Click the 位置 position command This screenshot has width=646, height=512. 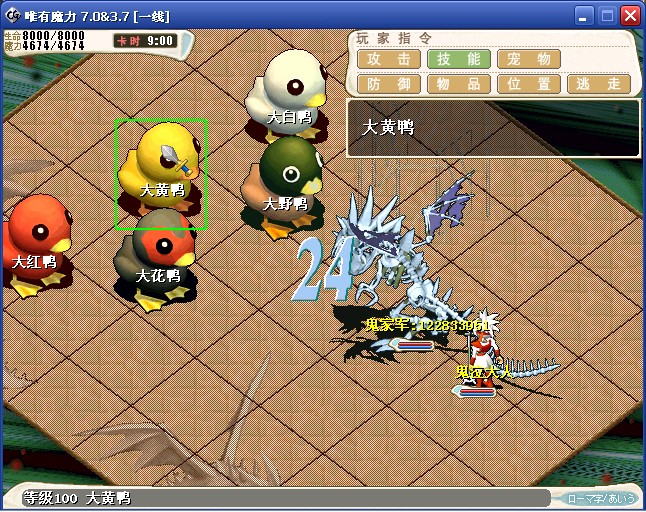(528, 84)
